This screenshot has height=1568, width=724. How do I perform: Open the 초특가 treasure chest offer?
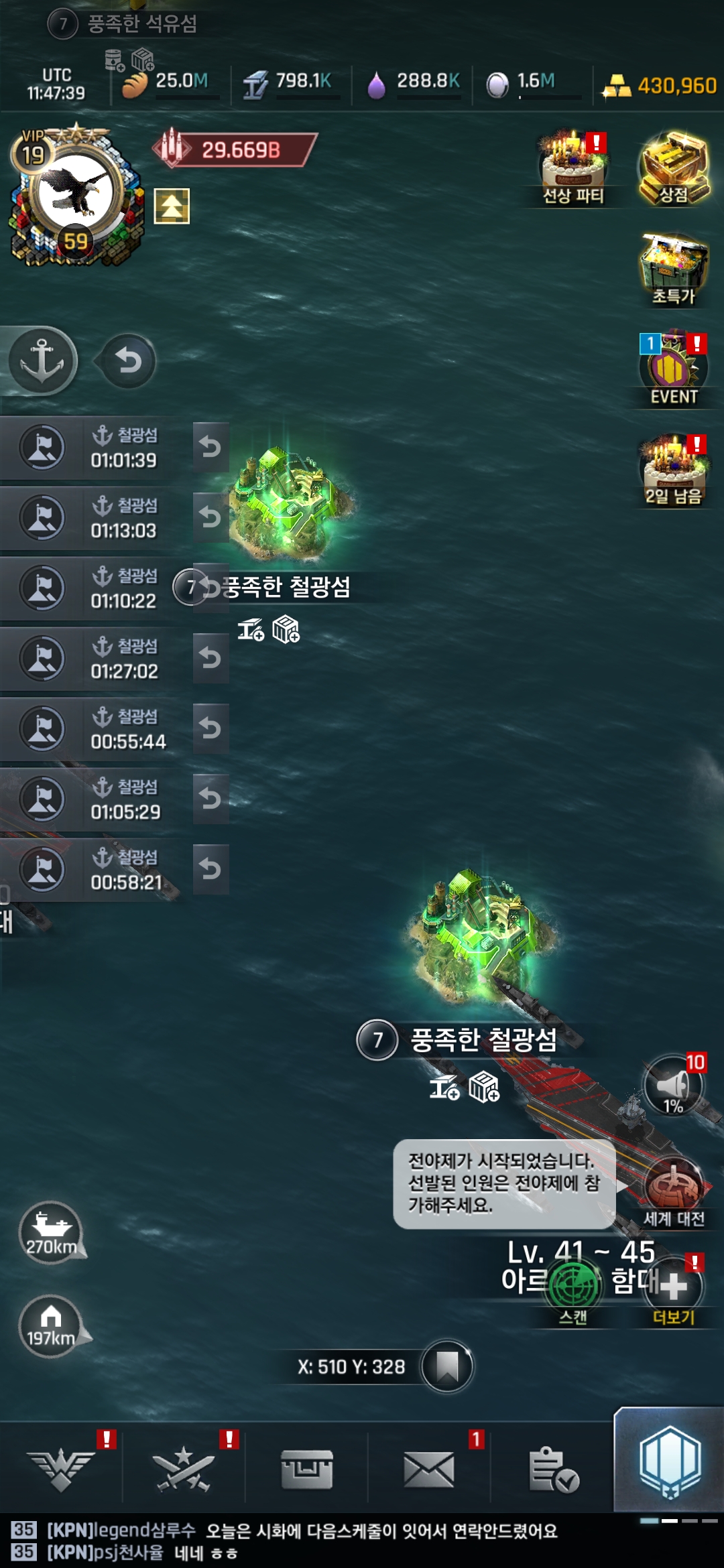point(674,269)
